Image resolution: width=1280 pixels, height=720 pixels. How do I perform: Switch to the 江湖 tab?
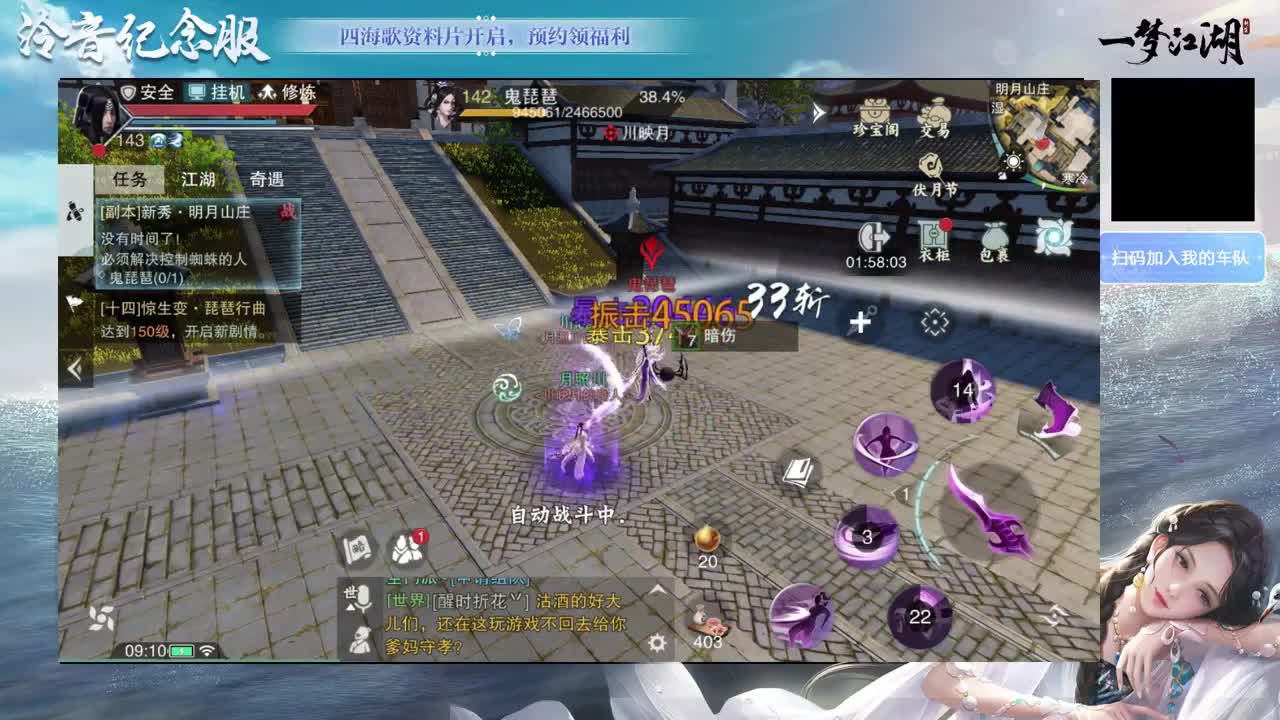(x=196, y=180)
